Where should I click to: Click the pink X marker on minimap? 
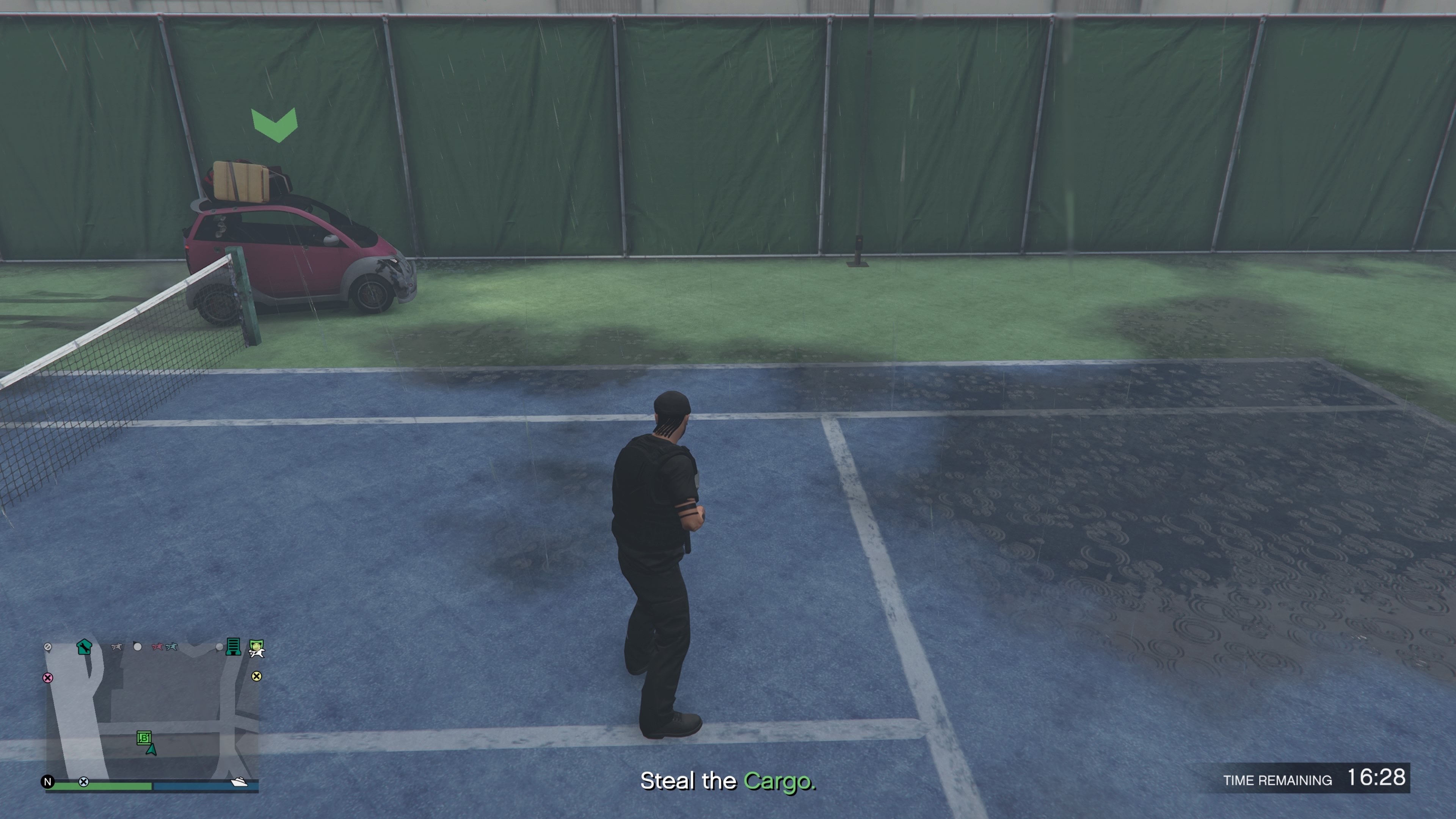tap(48, 678)
